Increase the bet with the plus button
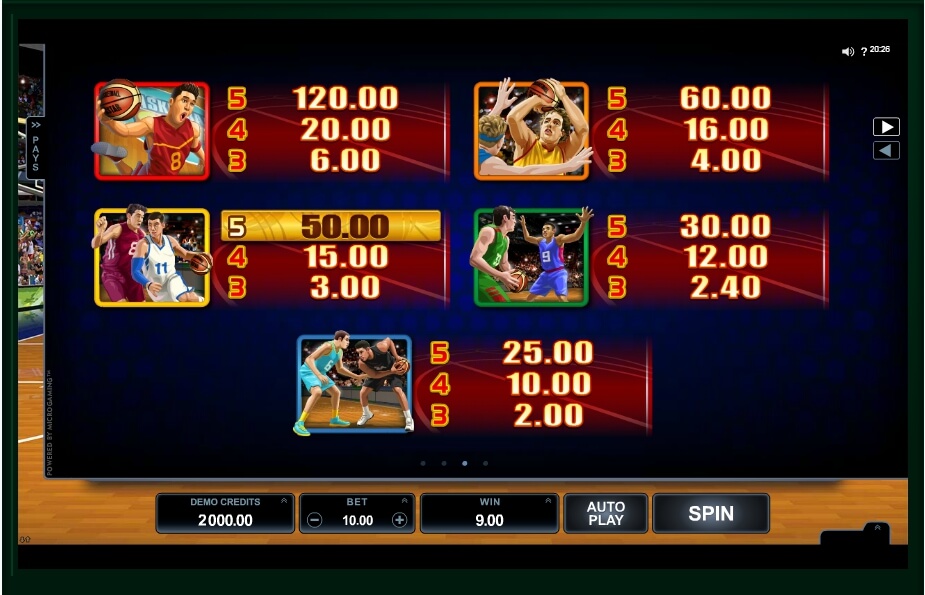The width and height of the screenshot is (925, 595). 400,520
